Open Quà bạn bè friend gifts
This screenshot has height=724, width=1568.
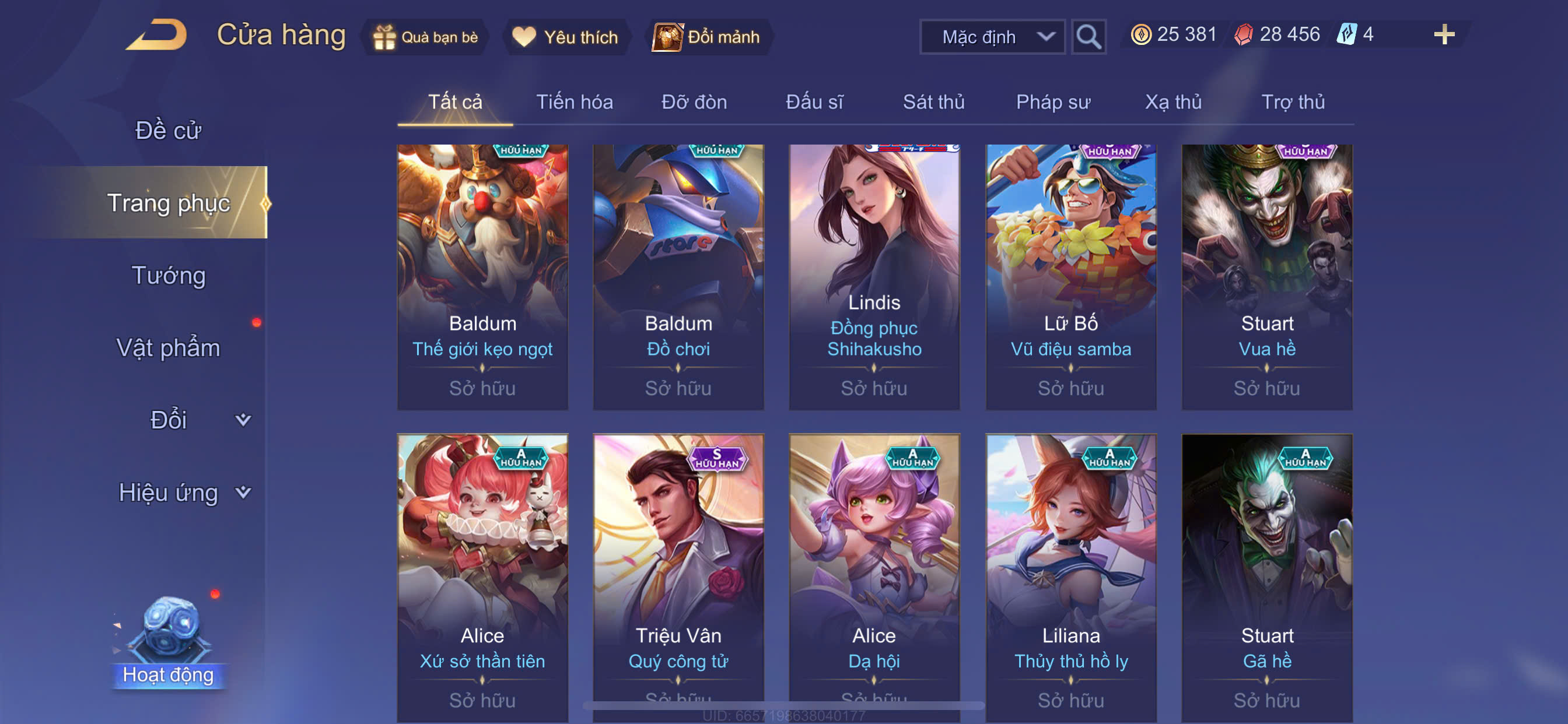click(x=425, y=37)
